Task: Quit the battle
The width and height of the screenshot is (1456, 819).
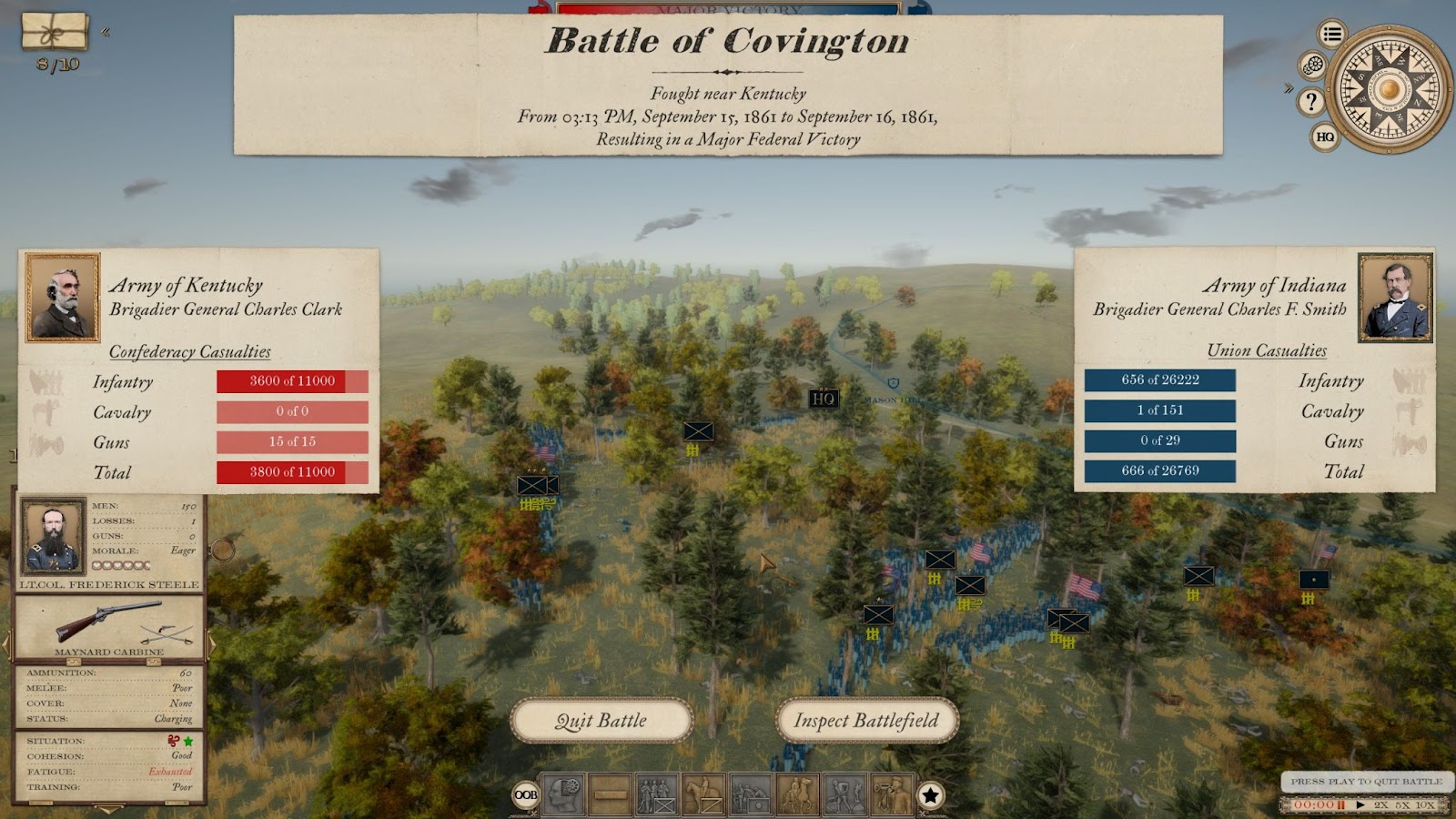Action: pyautogui.click(x=602, y=721)
